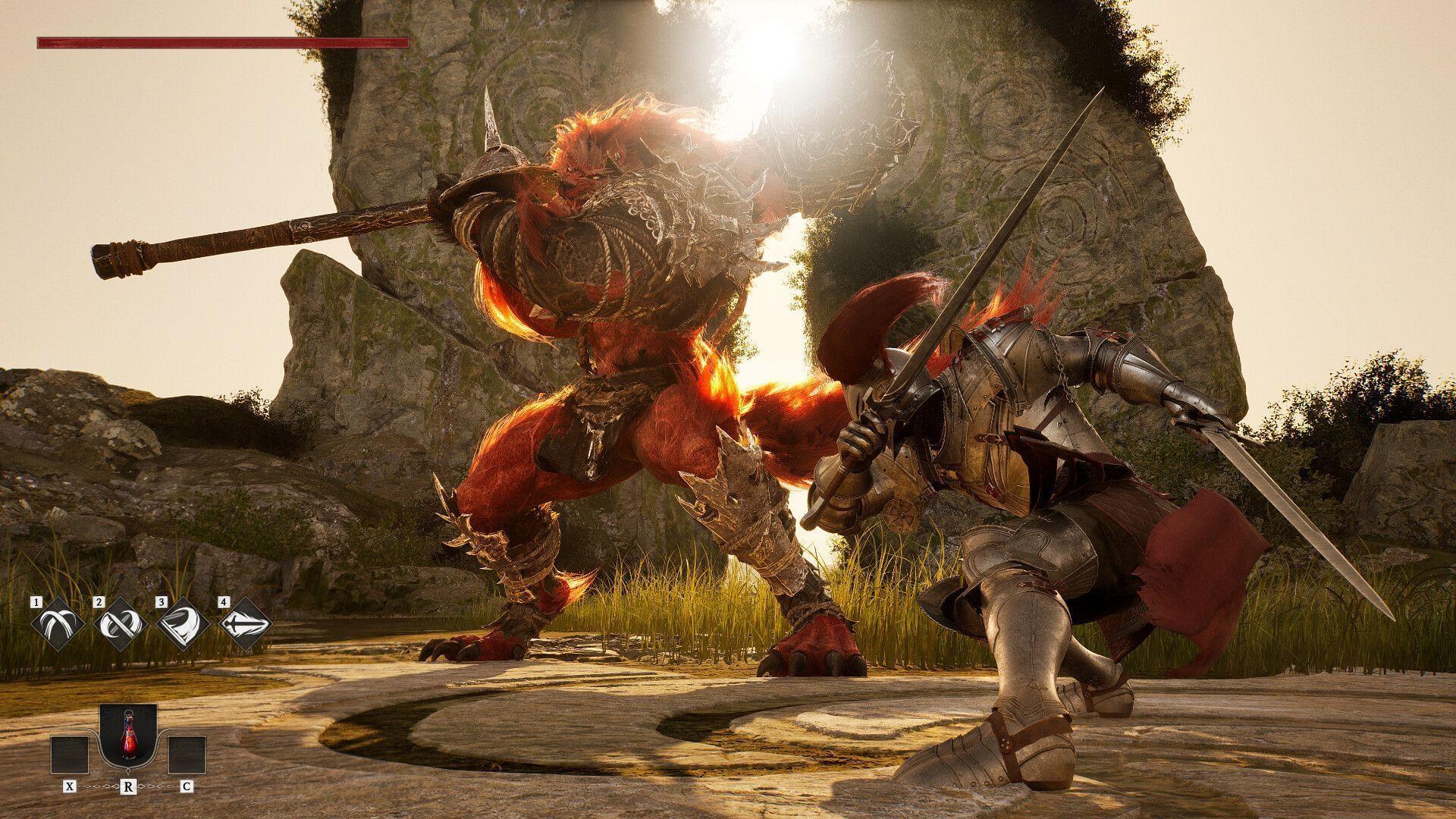This screenshot has width=1456, height=819.
Task: Click the "3" hotkey number label
Action: pos(161,602)
